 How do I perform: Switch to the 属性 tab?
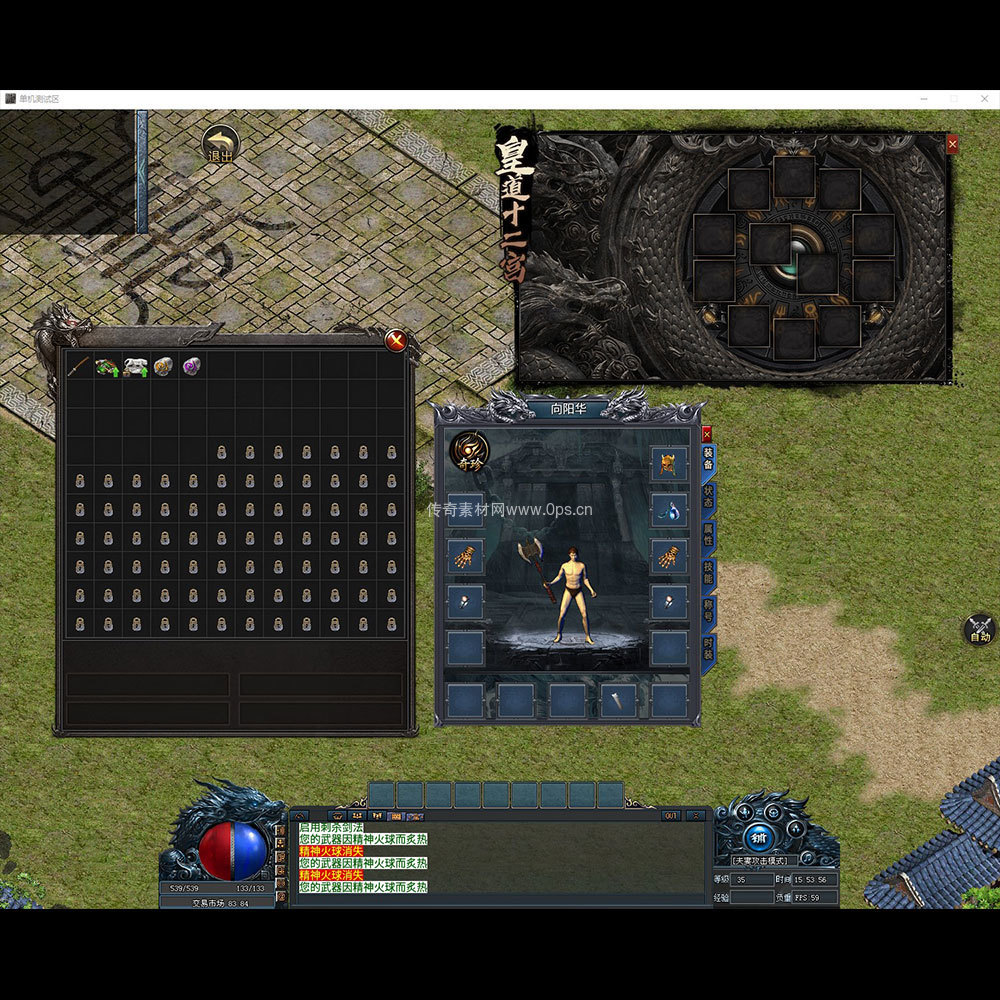point(709,535)
